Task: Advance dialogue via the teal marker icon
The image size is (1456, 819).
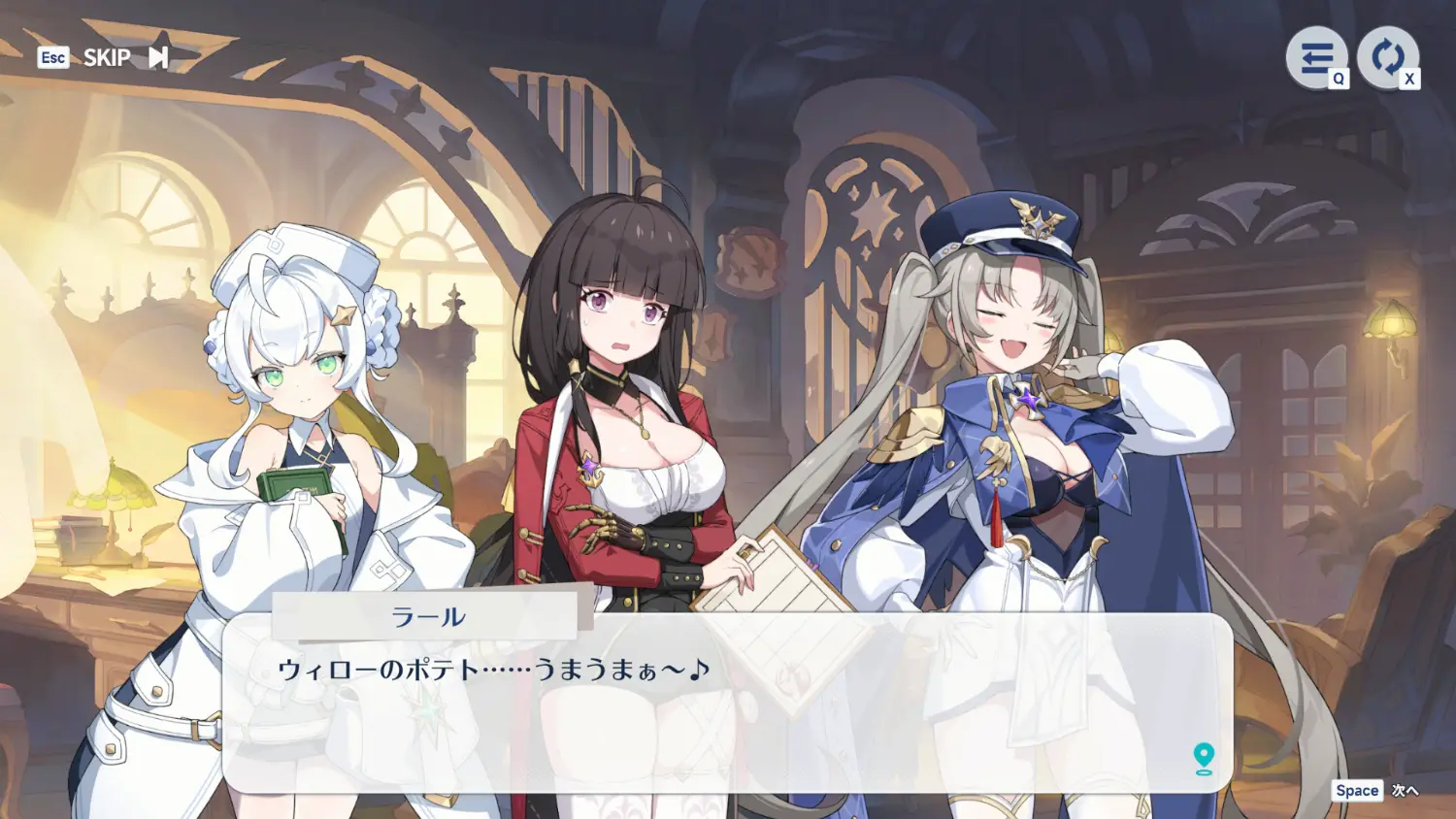Action: pyautogui.click(x=1204, y=758)
